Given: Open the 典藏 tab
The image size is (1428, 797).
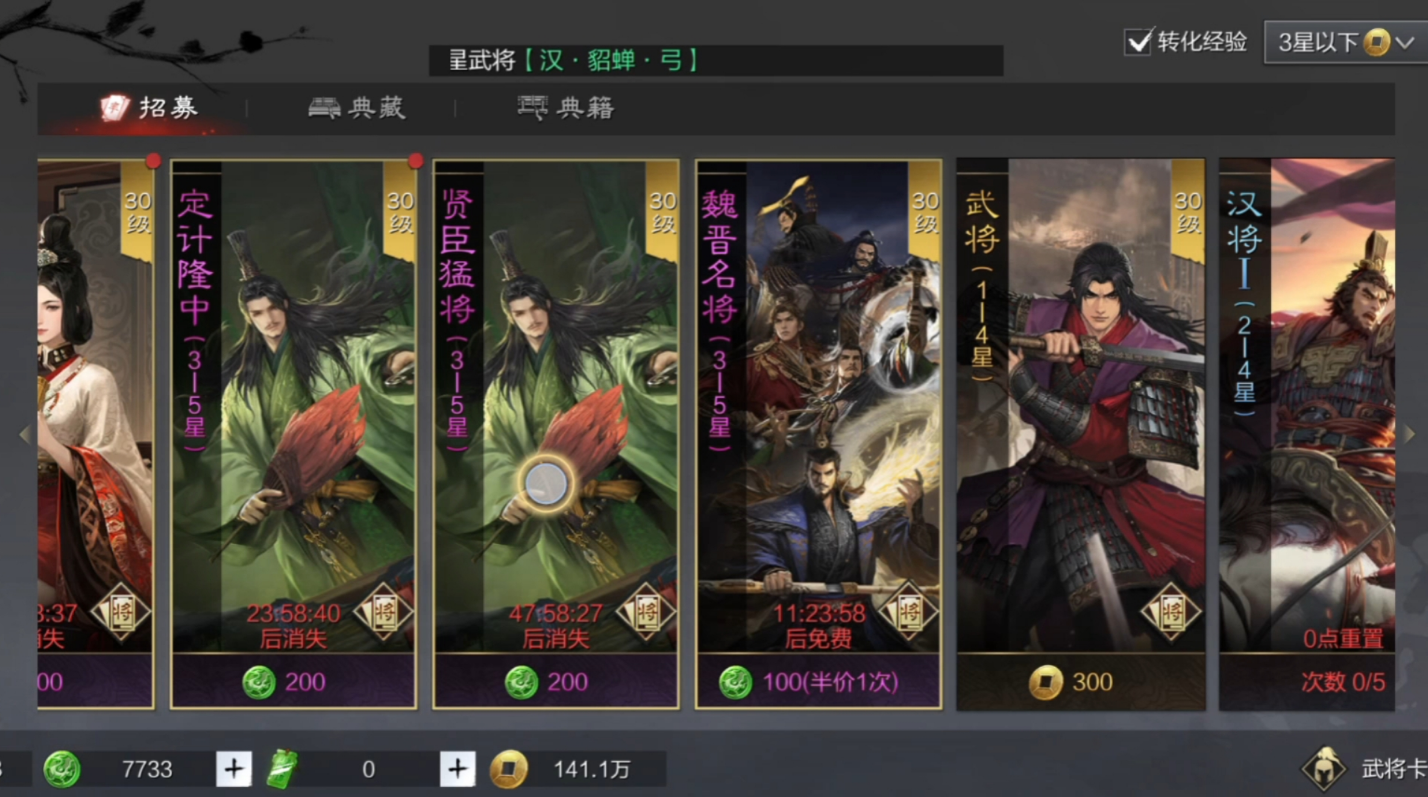Looking at the screenshot, I should (357, 108).
